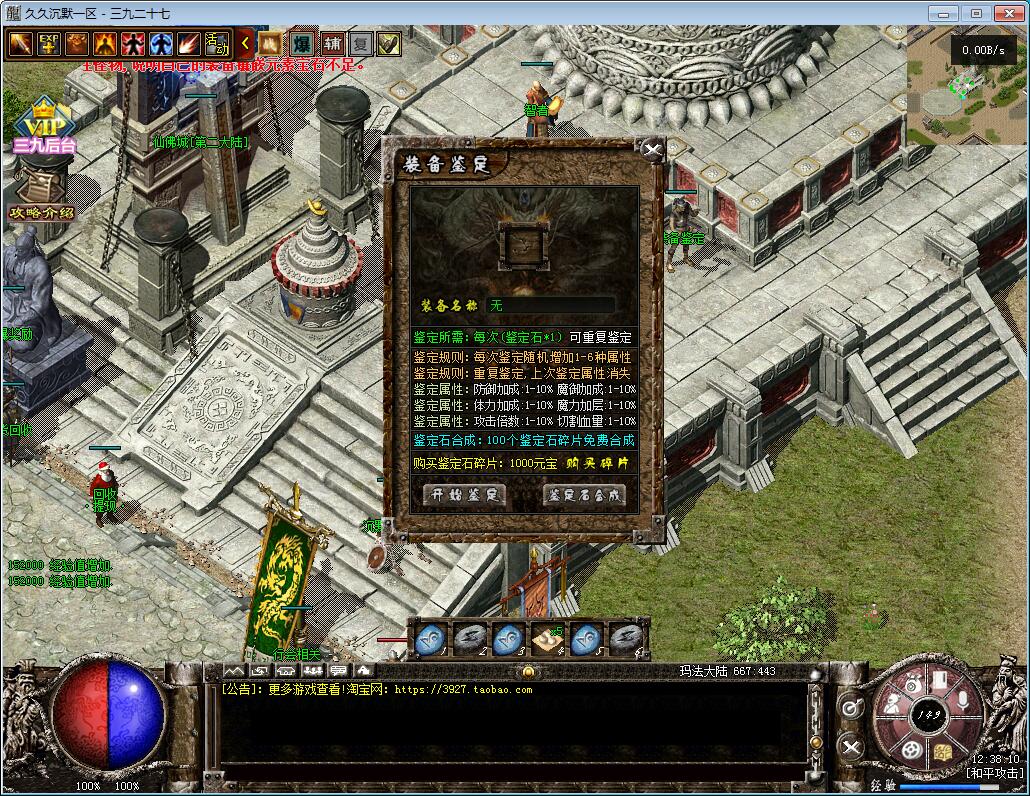Close the equipment appraisal window

click(x=653, y=151)
